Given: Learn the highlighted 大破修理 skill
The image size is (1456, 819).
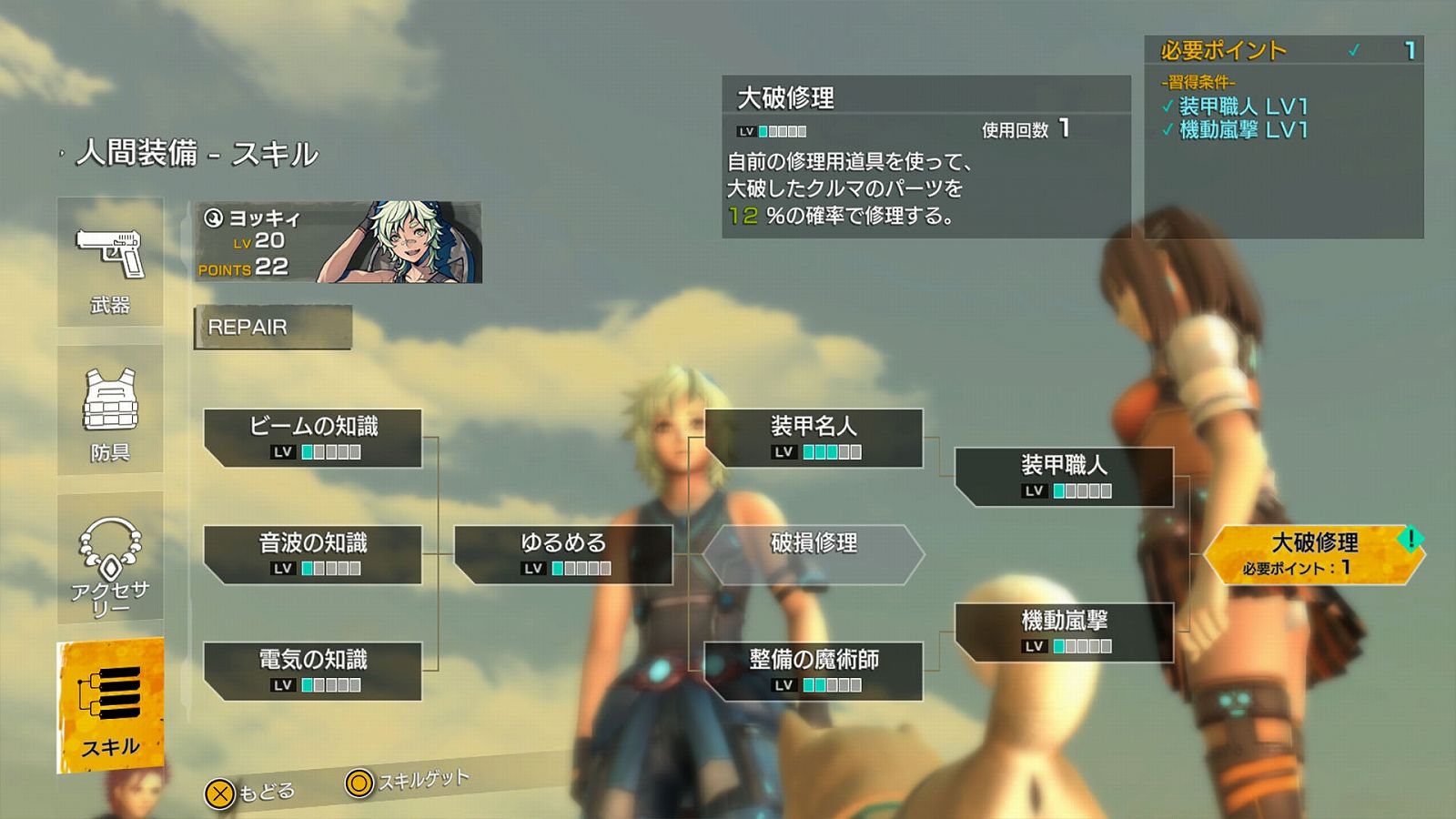Looking at the screenshot, I should [1314, 554].
